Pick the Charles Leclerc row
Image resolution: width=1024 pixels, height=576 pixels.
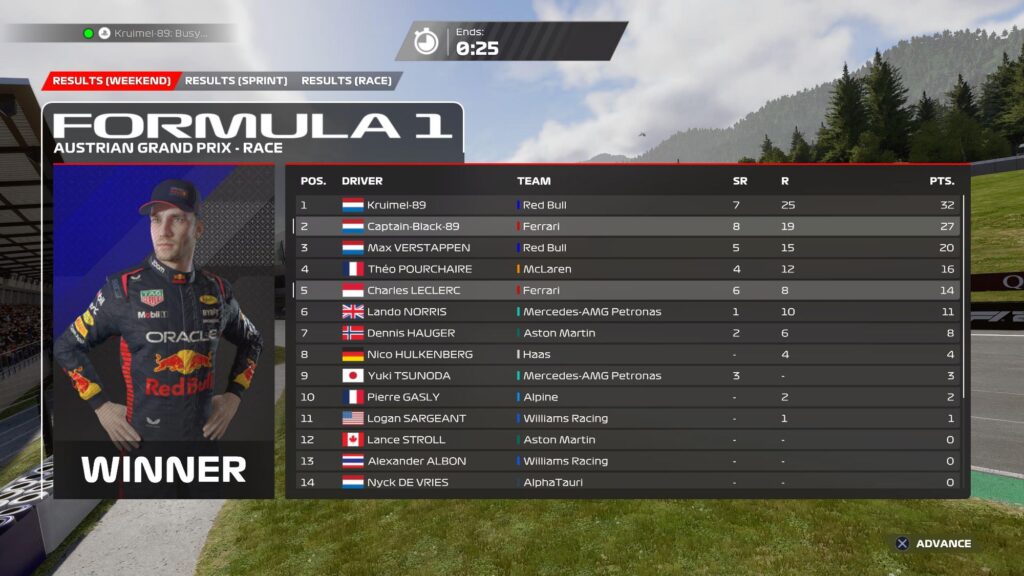click(x=627, y=290)
